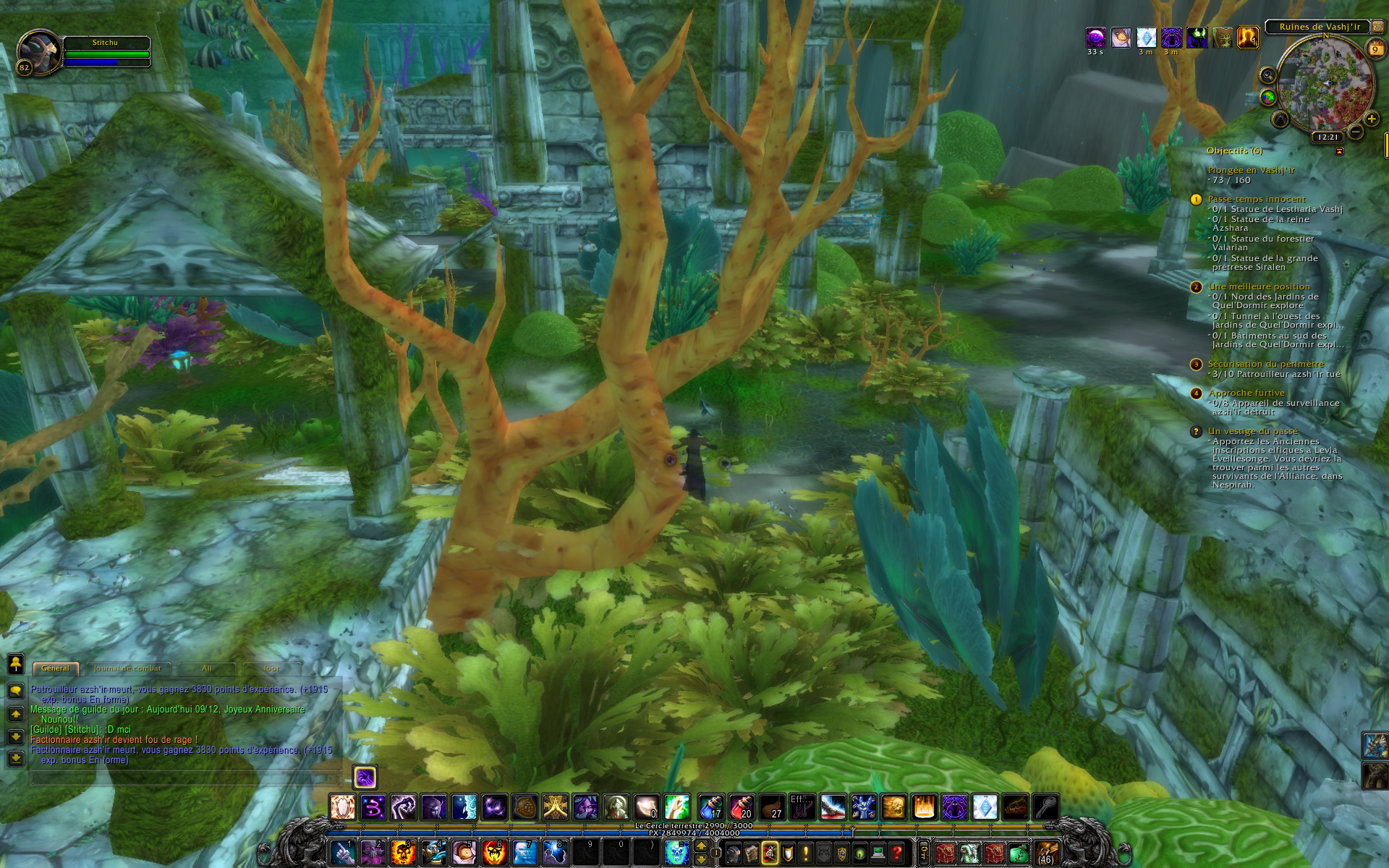Open the calendar button showing 9
1389x868 pixels.
1375,49
